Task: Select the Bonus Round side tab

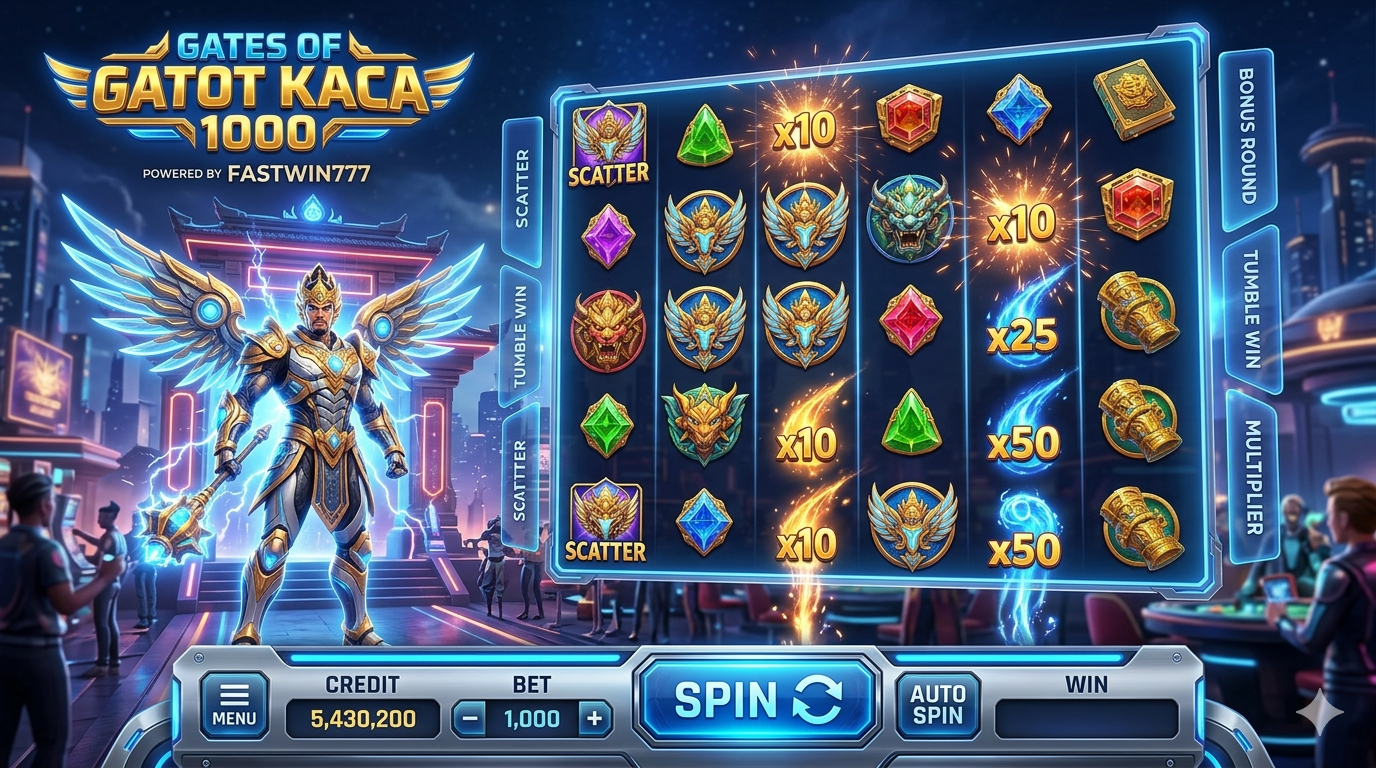Action: coord(1247,135)
